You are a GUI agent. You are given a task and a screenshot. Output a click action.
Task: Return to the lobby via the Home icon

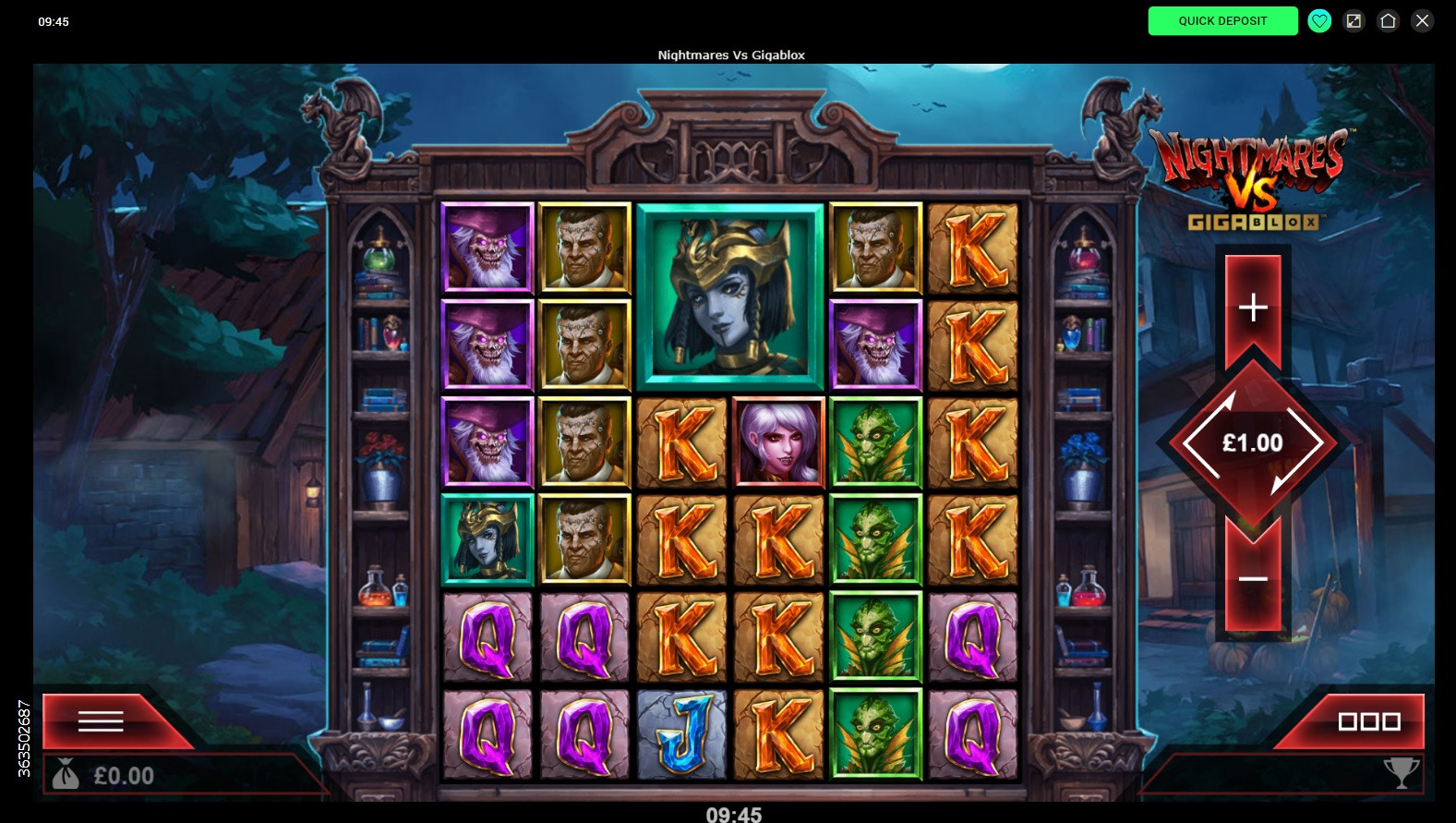(1389, 20)
